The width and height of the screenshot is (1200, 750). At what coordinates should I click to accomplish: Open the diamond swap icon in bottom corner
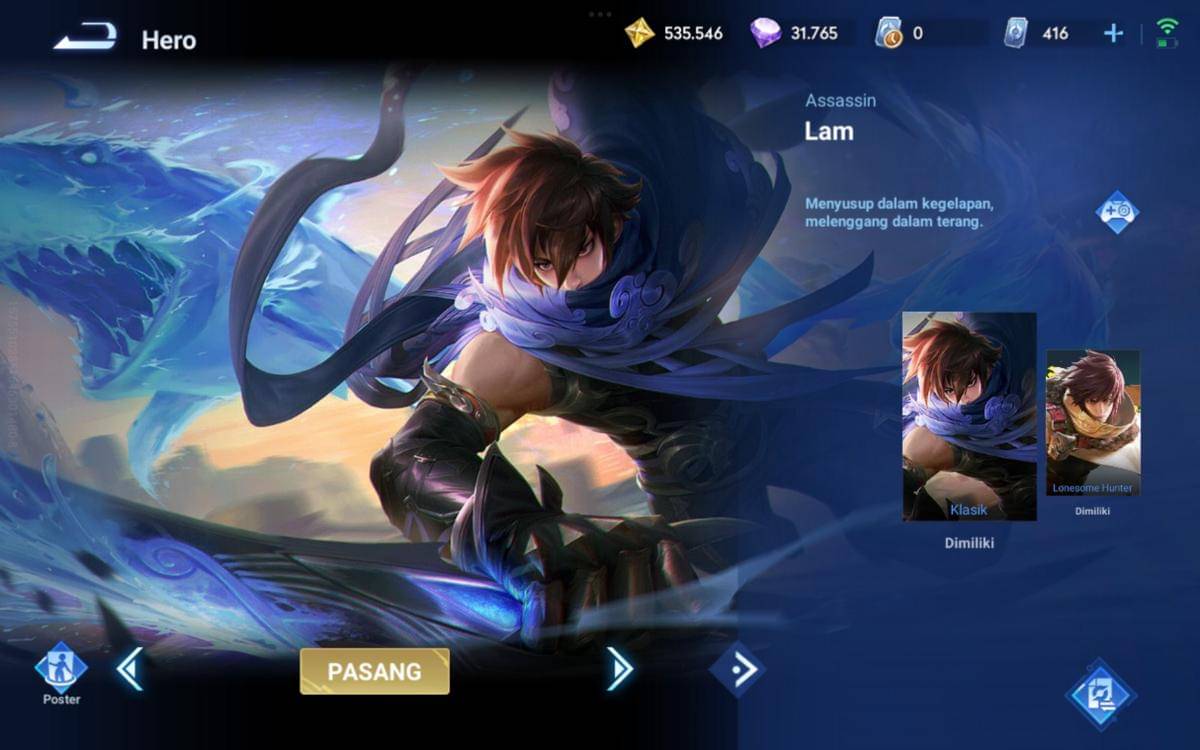click(x=1100, y=693)
